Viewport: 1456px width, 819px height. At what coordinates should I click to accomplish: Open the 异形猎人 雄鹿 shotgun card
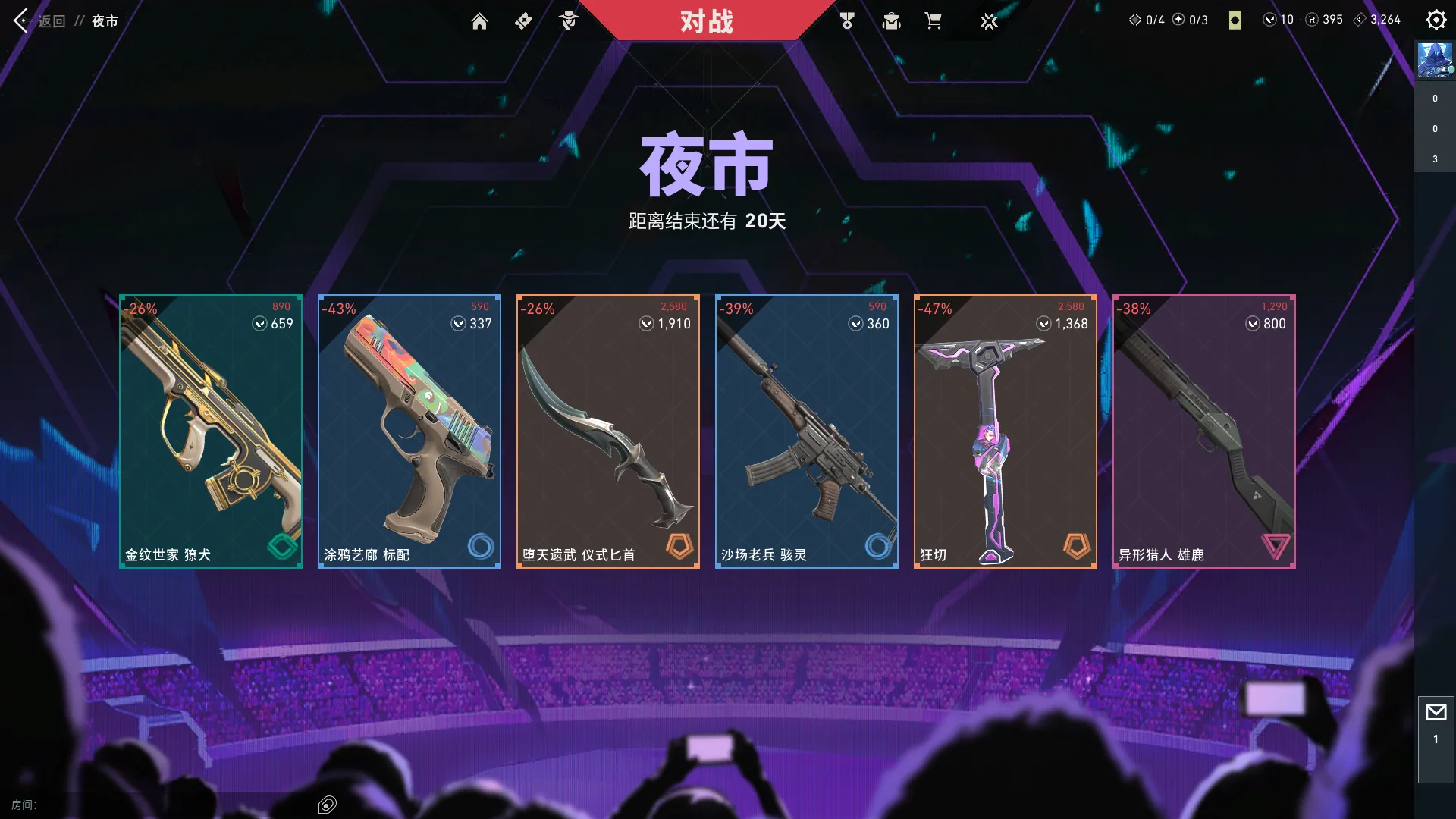pos(1204,430)
